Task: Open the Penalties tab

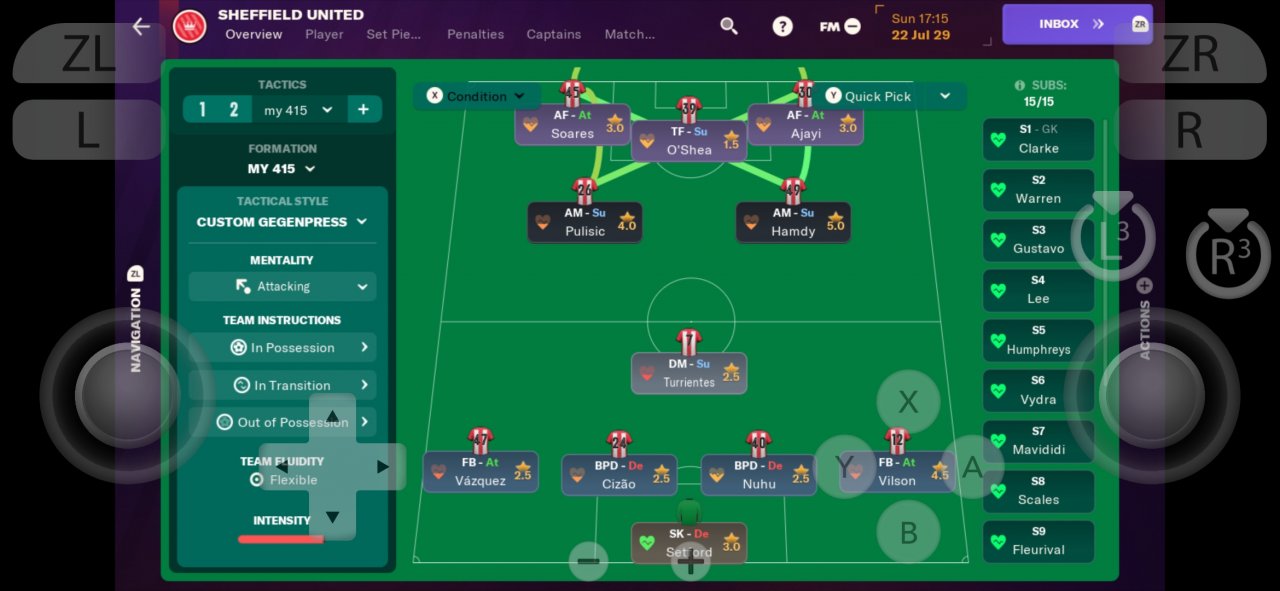Action: click(x=475, y=34)
